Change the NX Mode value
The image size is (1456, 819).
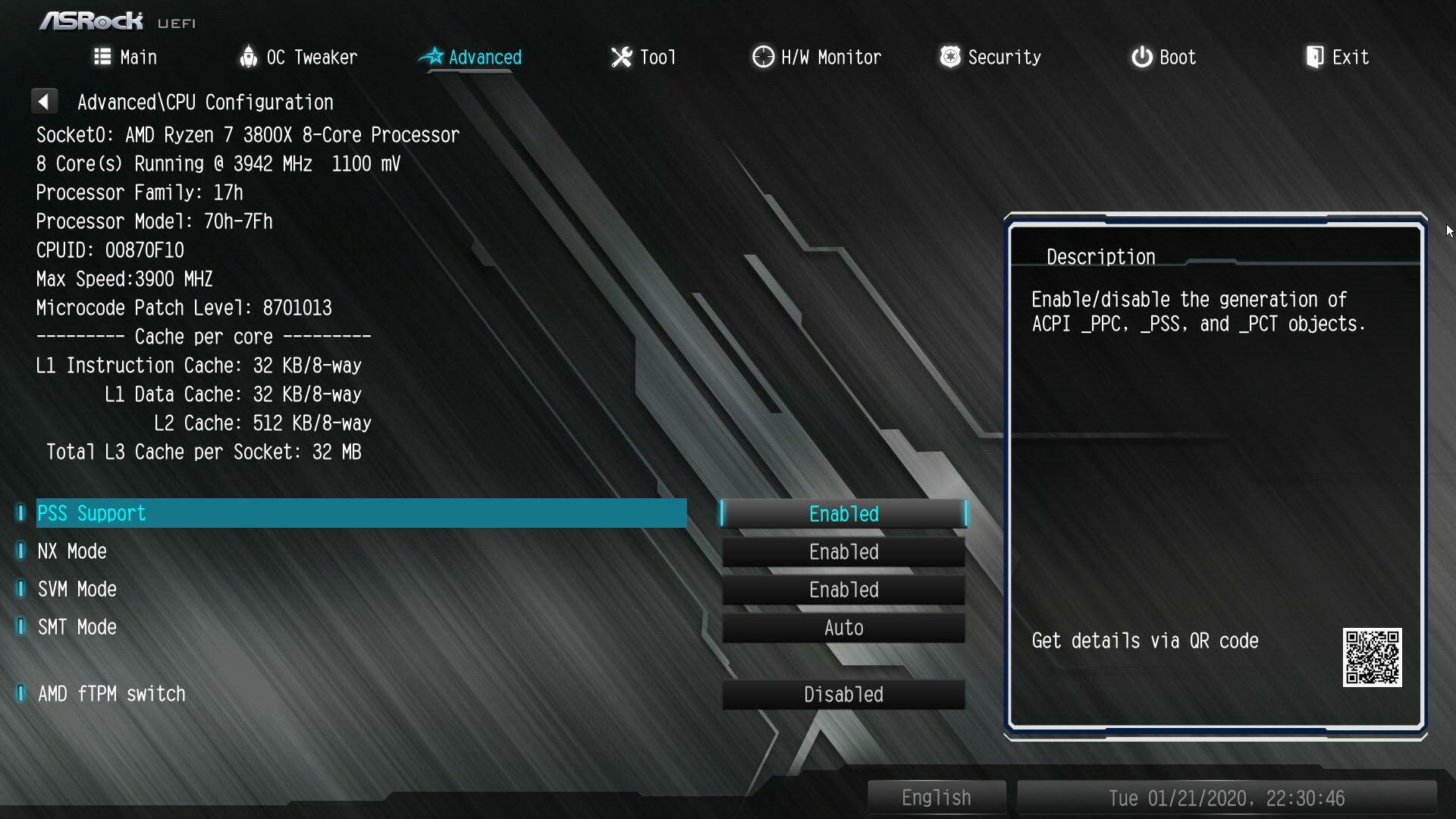point(843,552)
